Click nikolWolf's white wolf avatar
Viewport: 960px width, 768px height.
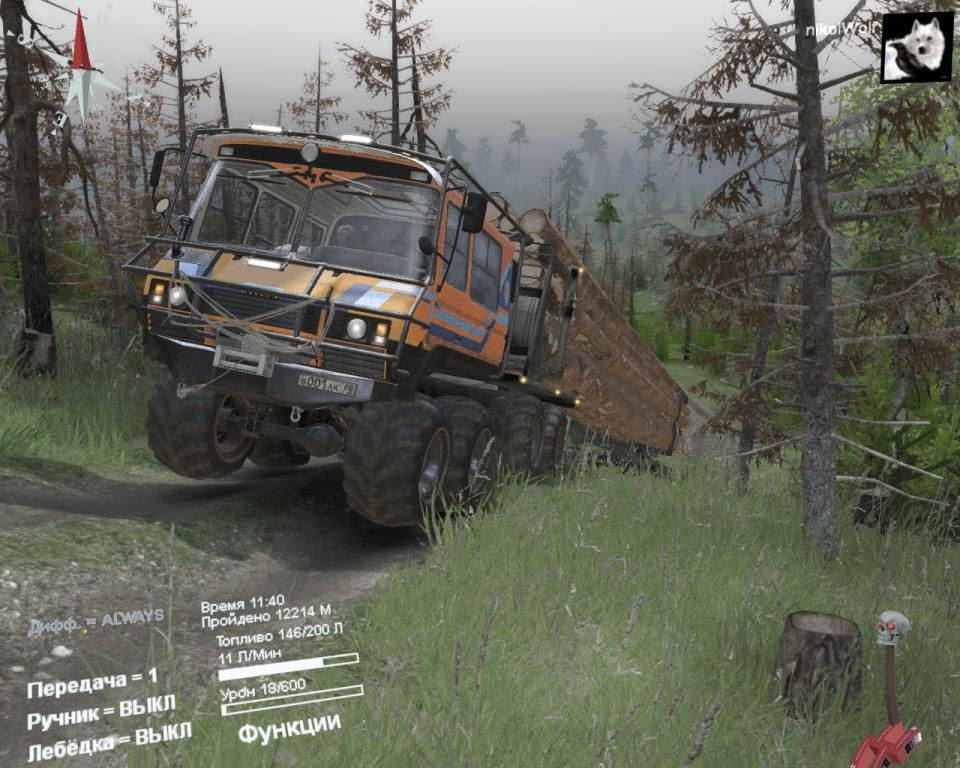point(916,47)
